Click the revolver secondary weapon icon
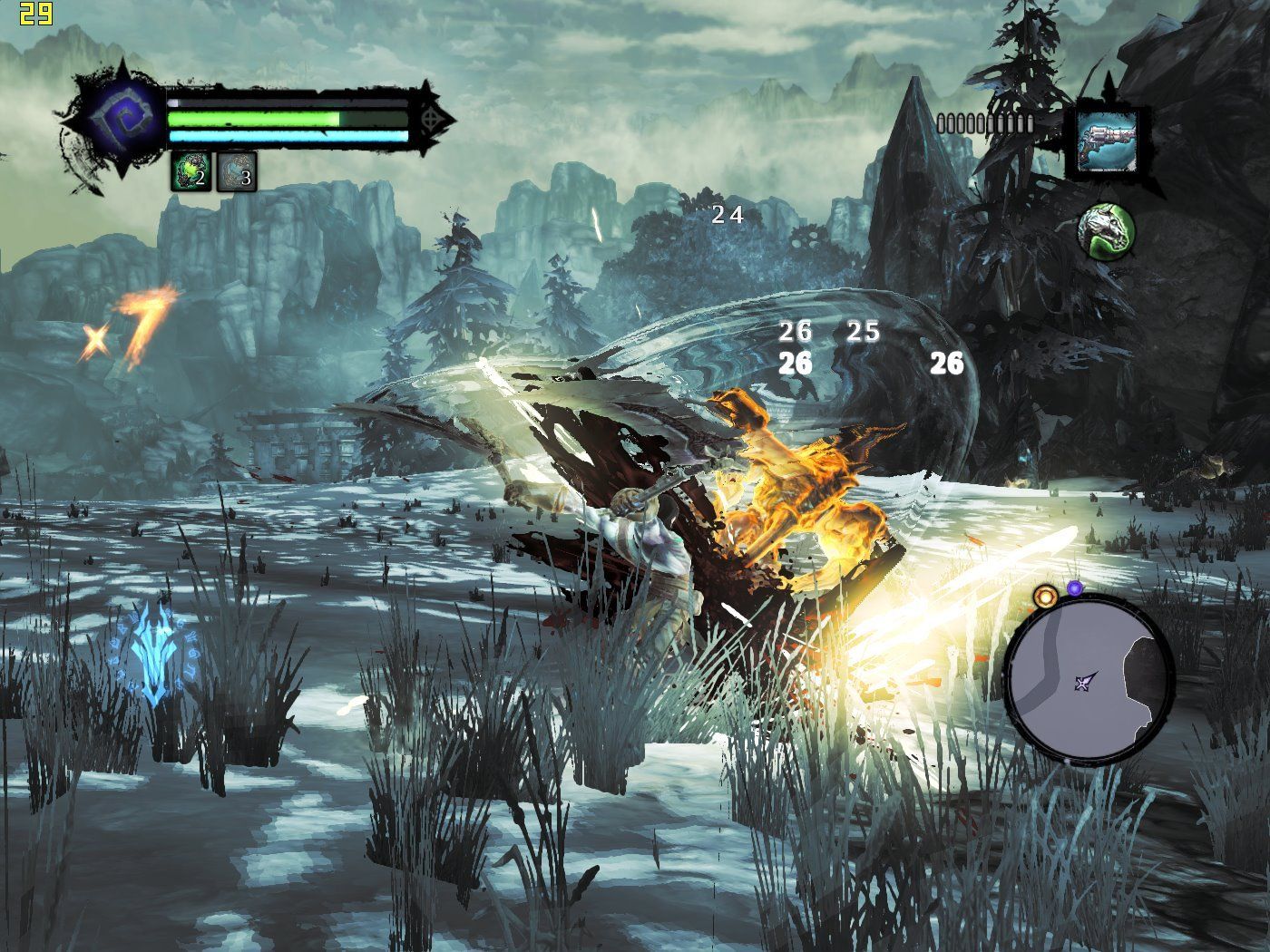The width and height of the screenshot is (1270, 952). (x=1107, y=141)
